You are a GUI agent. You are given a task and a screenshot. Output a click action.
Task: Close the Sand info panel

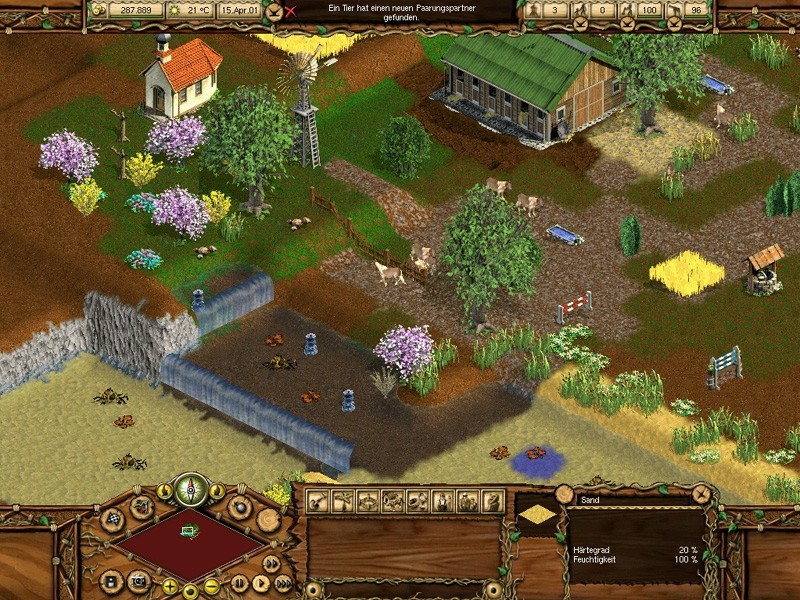tap(701, 493)
